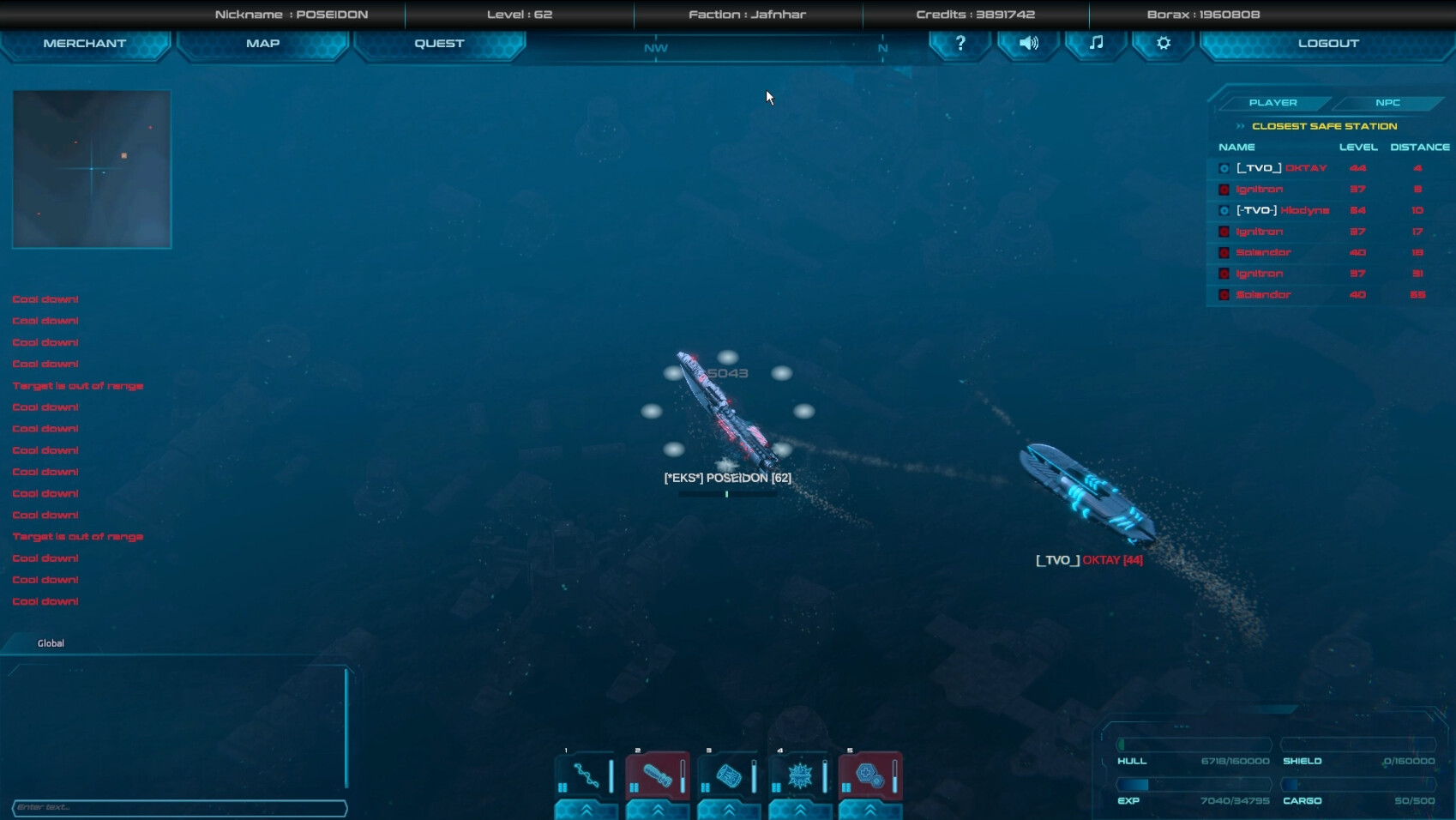Click the LOGOUT button
The height and width of the screenshot is (820, 1456).
pos(1326,43)
